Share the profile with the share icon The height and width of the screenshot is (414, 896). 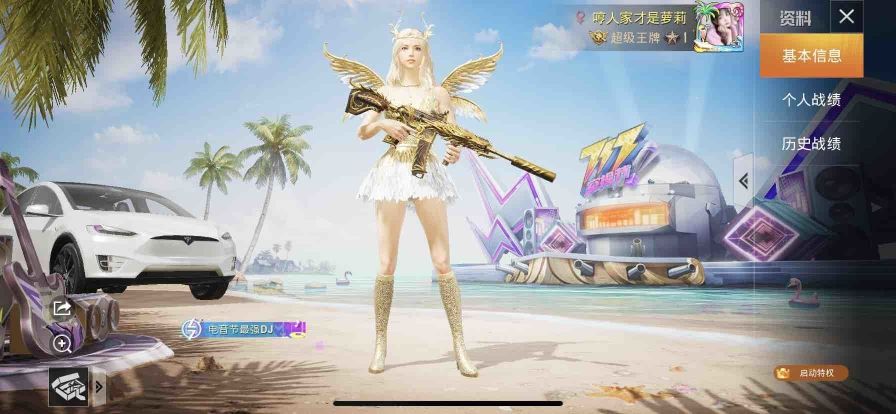coord(62,308)
